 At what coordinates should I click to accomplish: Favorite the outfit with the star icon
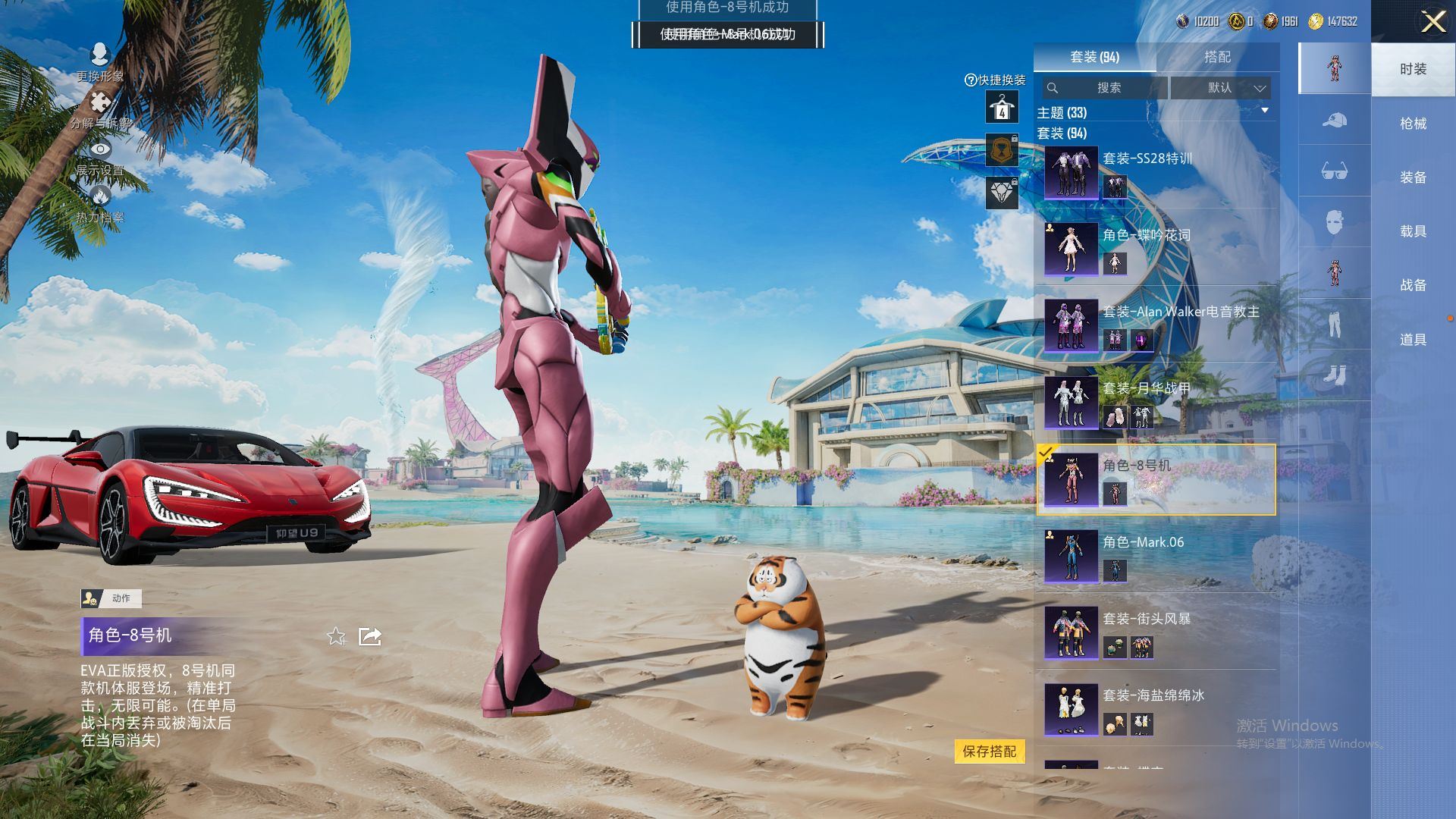(336, 636)
